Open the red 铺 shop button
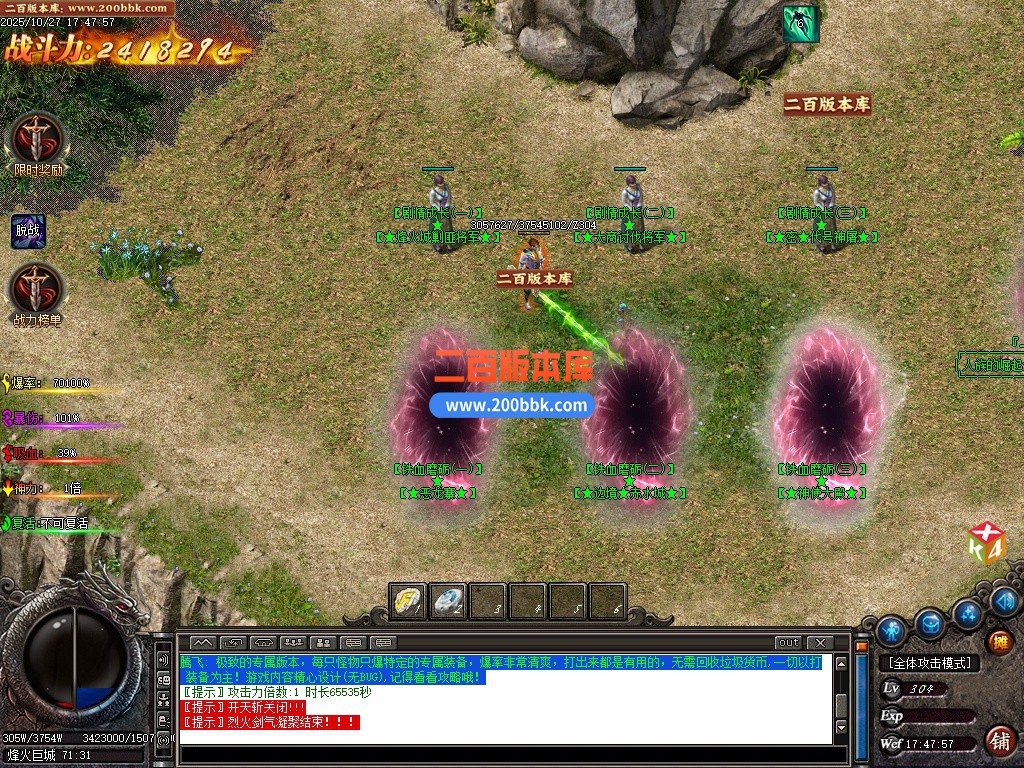Viewport: 1024px width, 768px height. (x=998, y=740)
